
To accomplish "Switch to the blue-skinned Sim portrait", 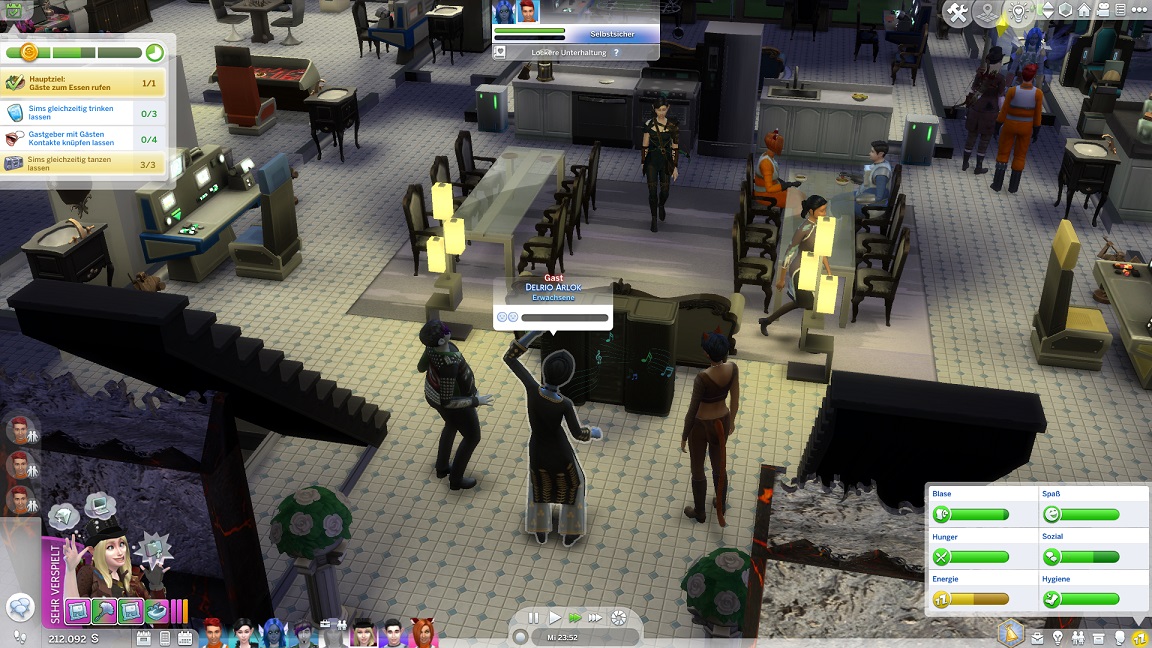I will pyautogui.click(x=275, y=632).
